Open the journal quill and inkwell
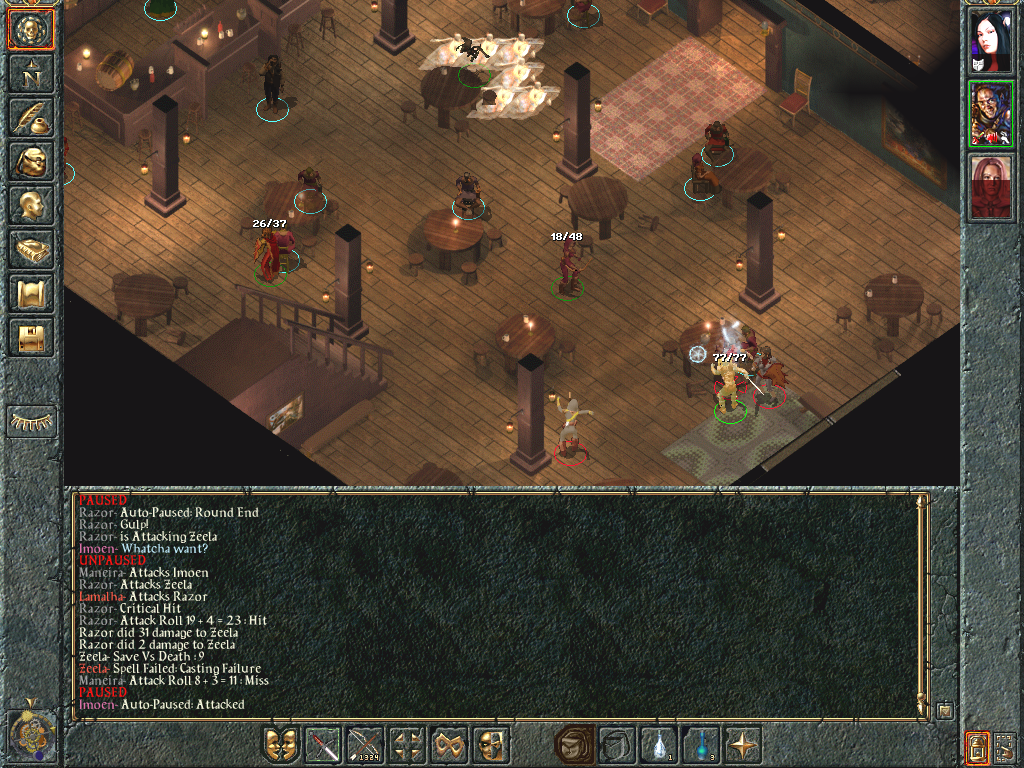The width and height of the screenshot is (1024, 768). click(31, 117)
